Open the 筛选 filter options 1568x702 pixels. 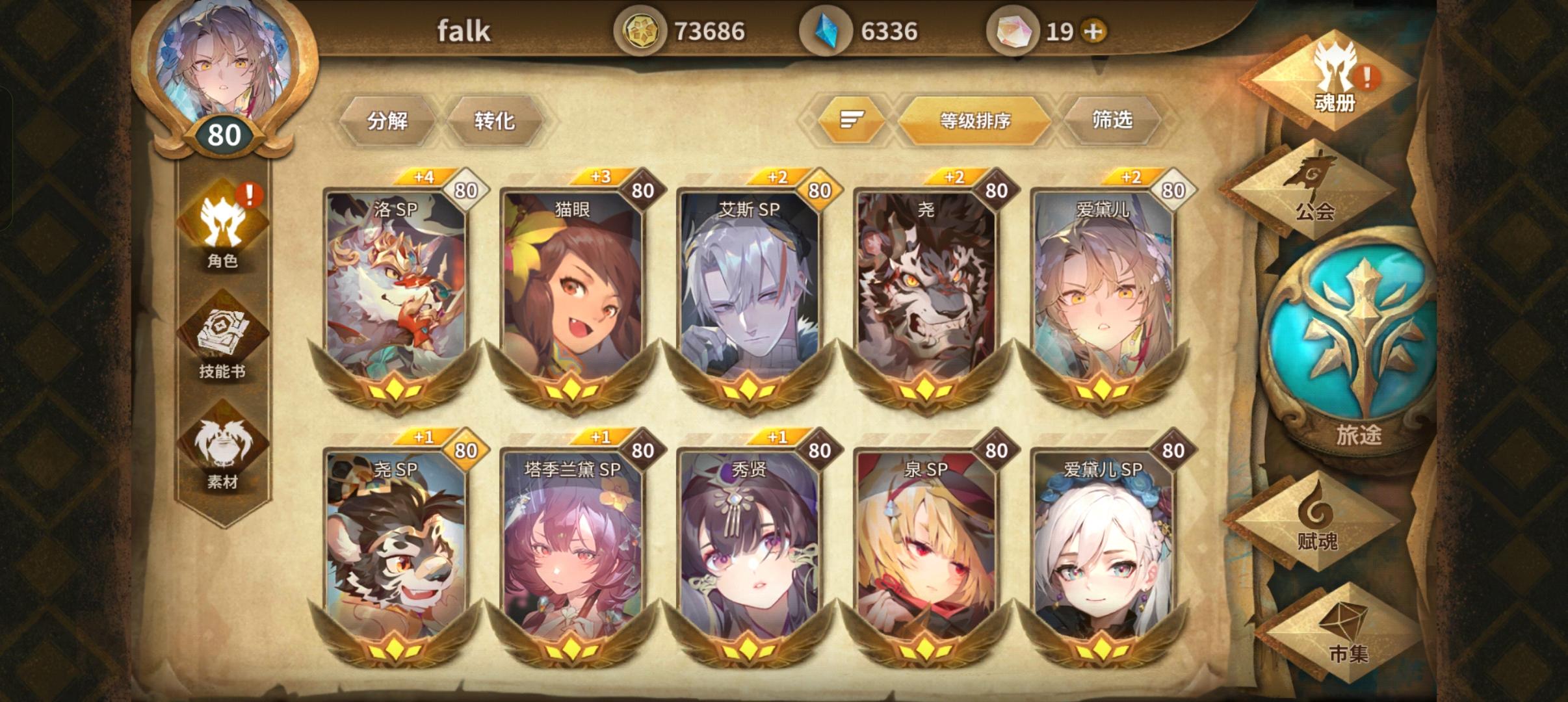pos(1113,121)
